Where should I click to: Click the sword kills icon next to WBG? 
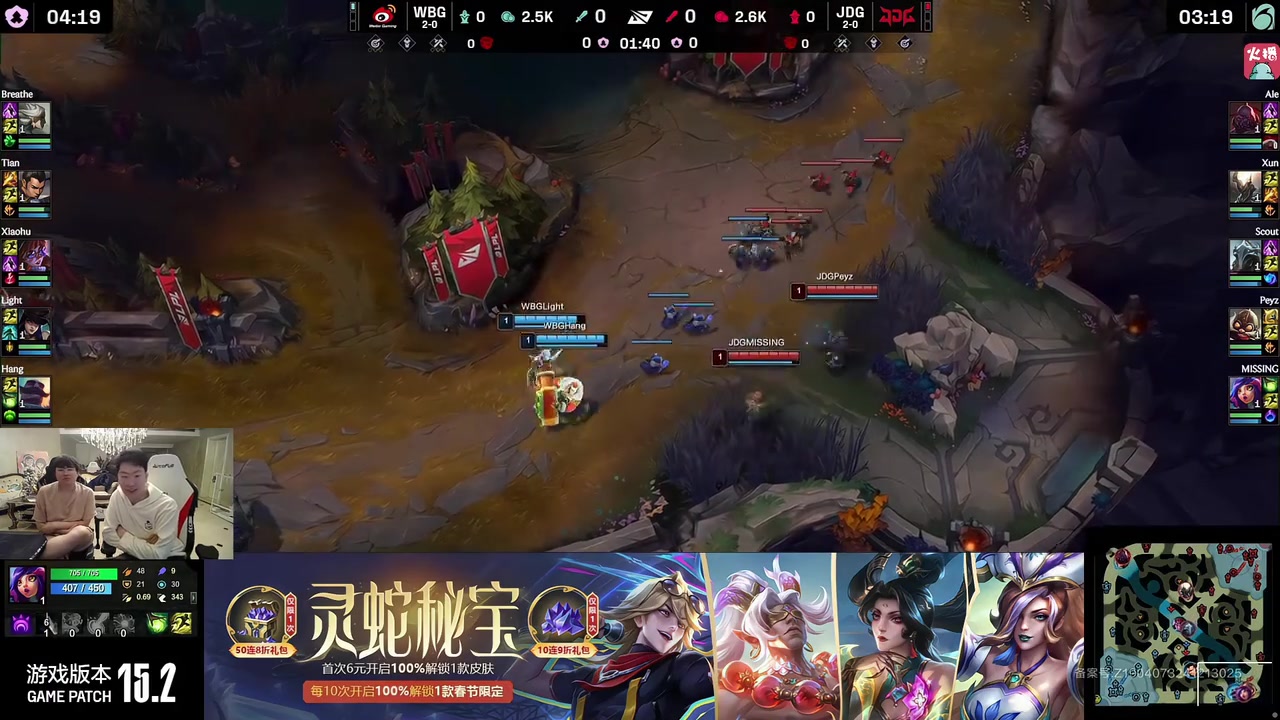[x=581, y=15]
